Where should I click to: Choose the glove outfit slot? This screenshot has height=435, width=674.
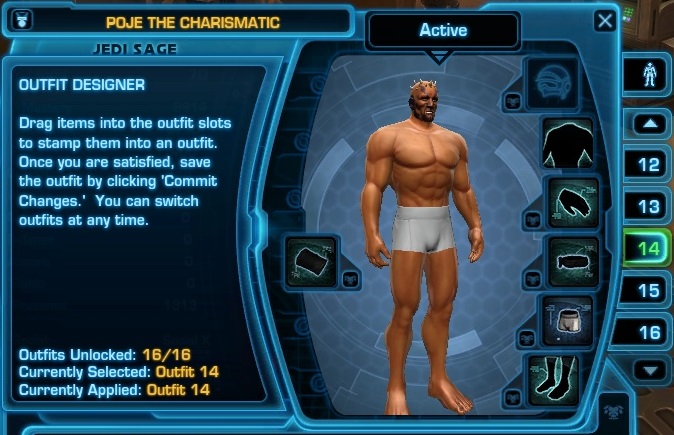[x=573, y=201]
